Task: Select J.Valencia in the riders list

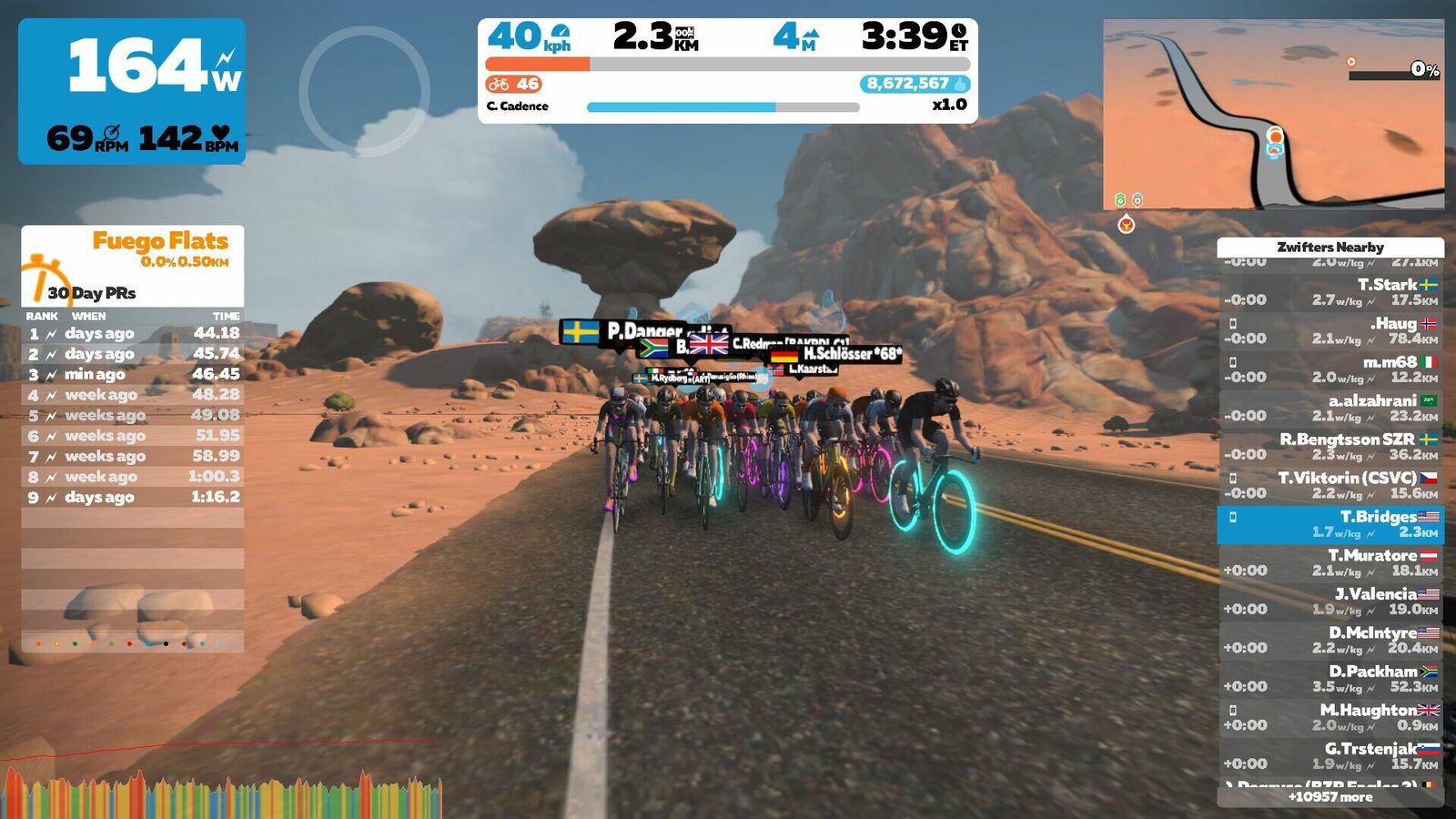Action: [1330, 602]
